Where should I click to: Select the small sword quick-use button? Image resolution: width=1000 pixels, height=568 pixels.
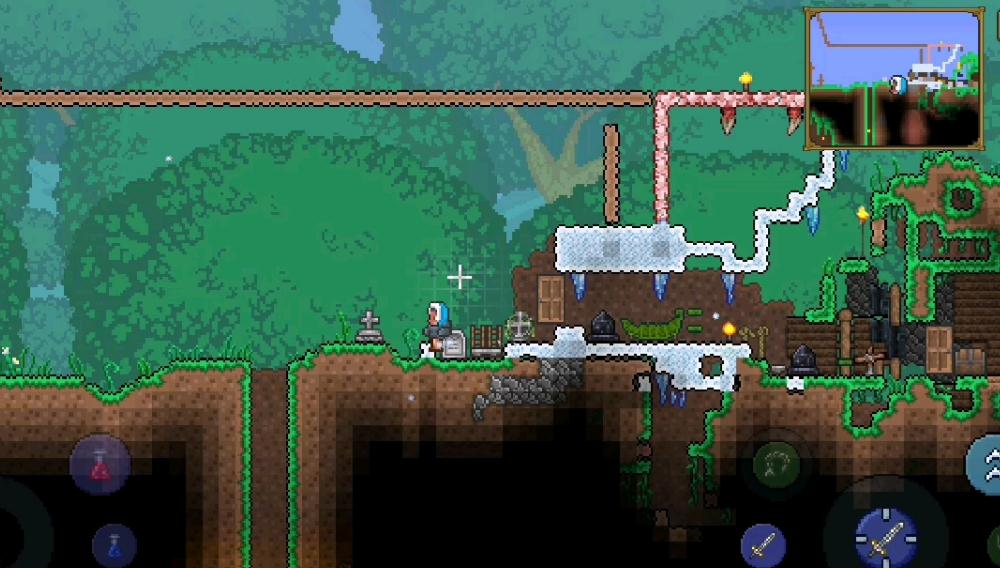[762, 545]
